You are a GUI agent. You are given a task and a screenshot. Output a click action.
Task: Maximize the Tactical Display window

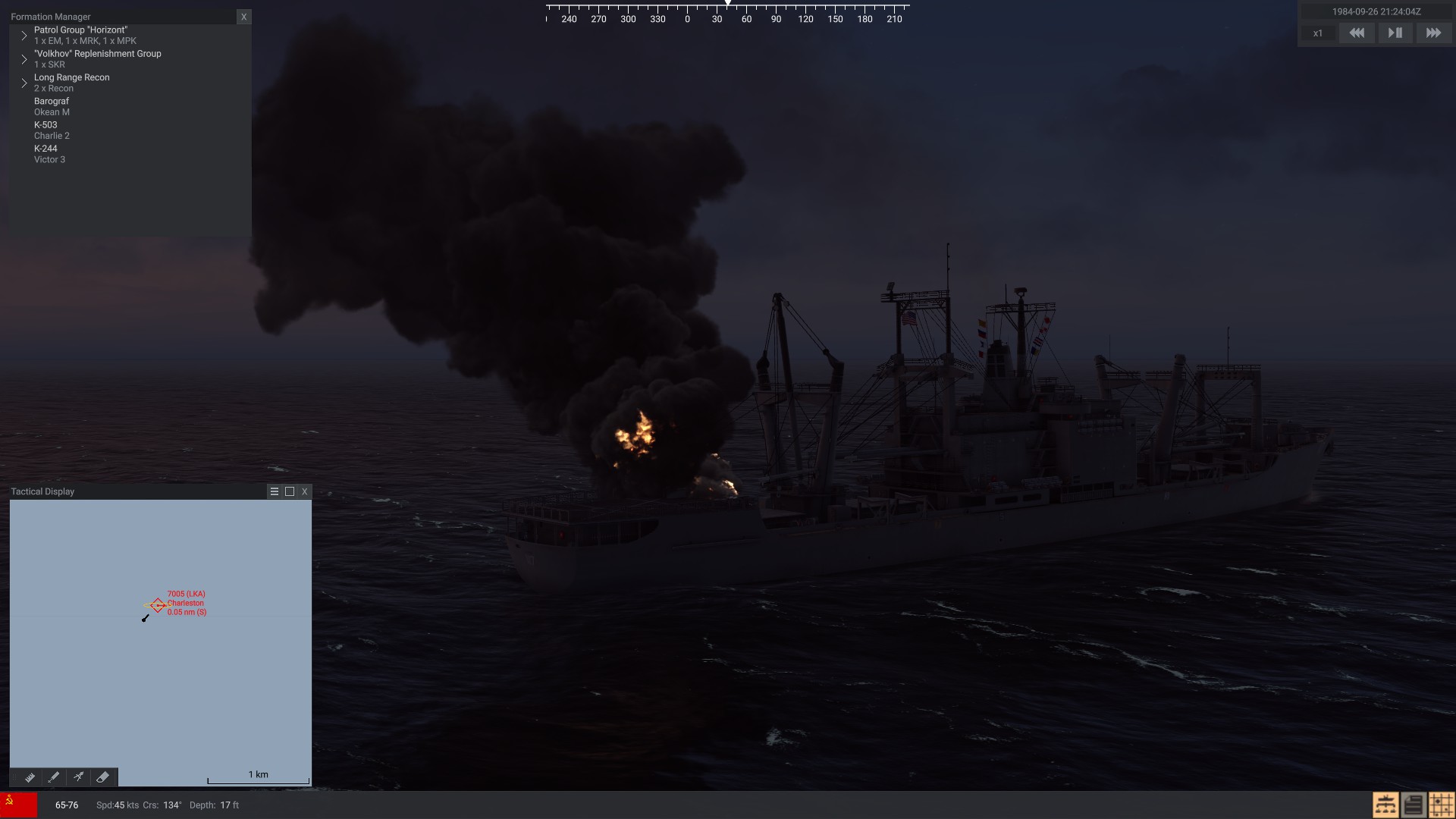point(290,491)
